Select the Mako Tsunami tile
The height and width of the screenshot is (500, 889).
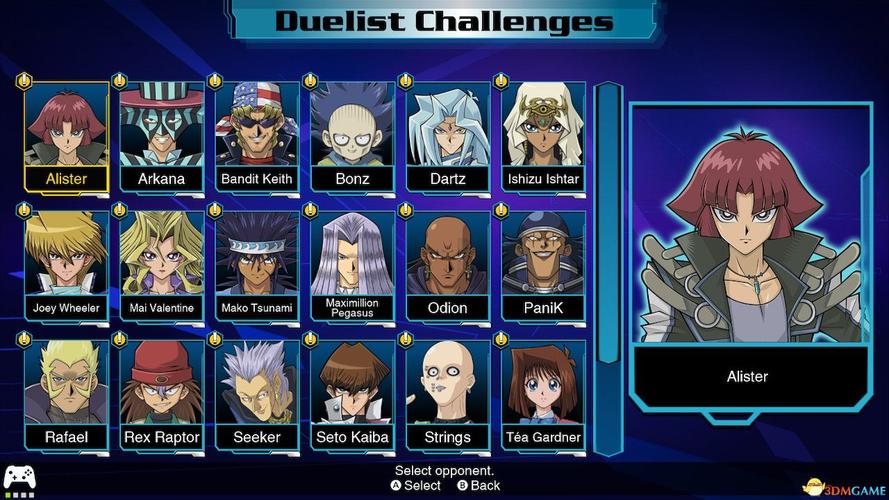click(257, 265)
